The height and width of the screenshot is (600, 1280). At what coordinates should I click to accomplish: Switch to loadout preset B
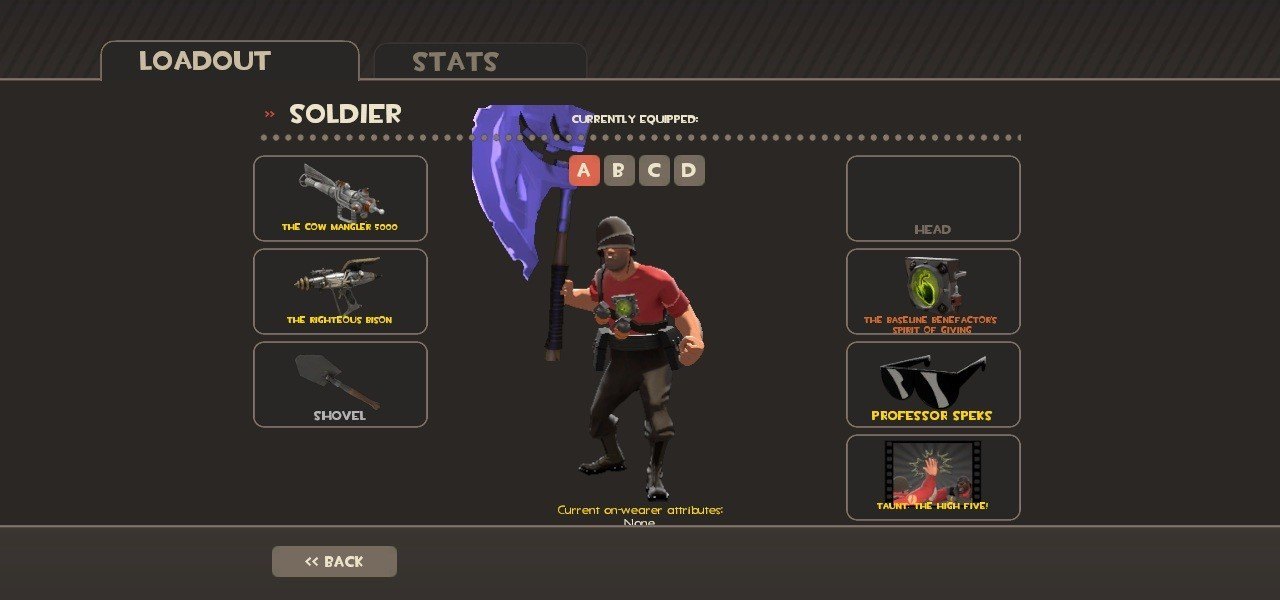(x=619, y=171)
